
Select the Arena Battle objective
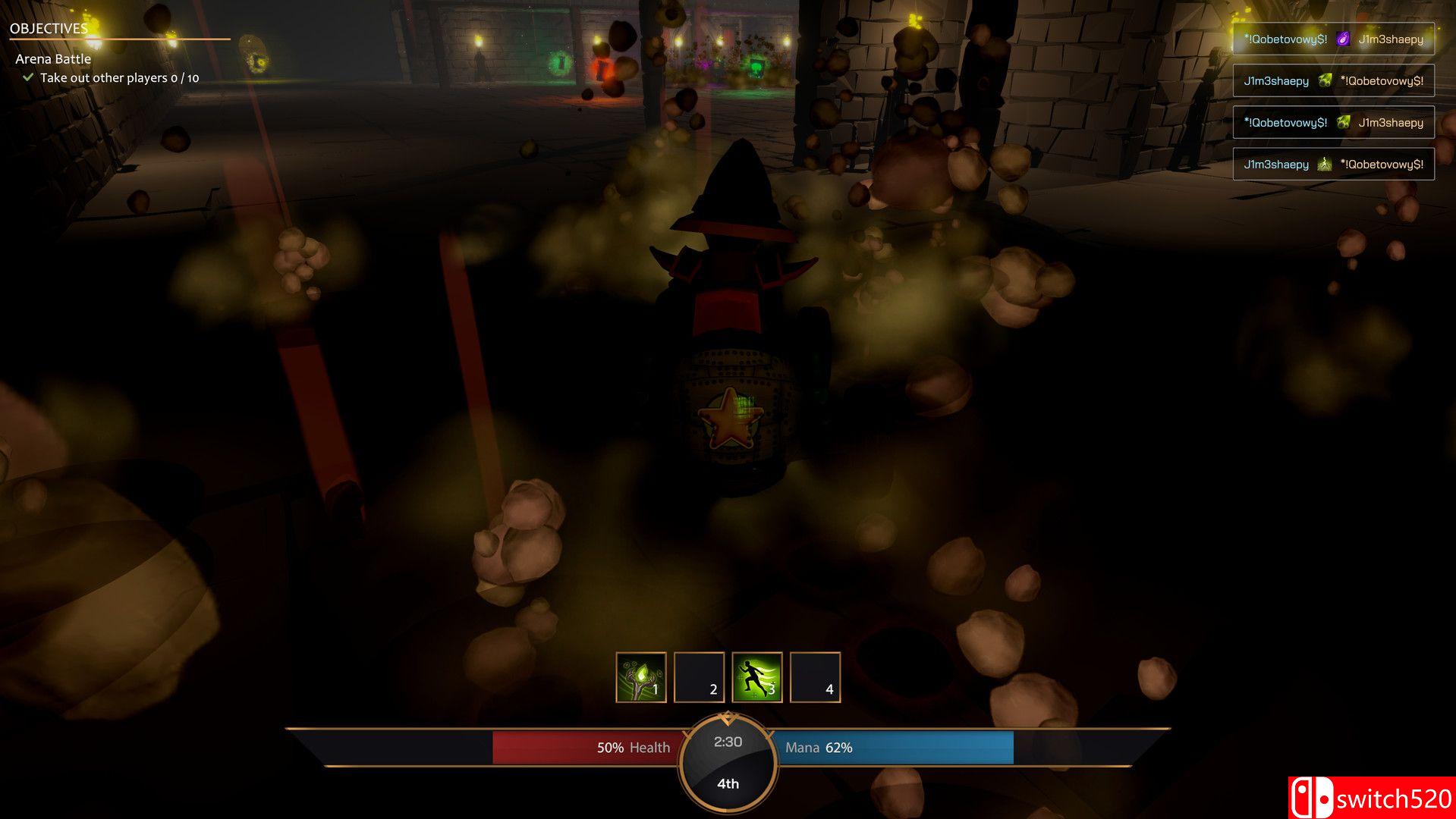click(53, 59)
